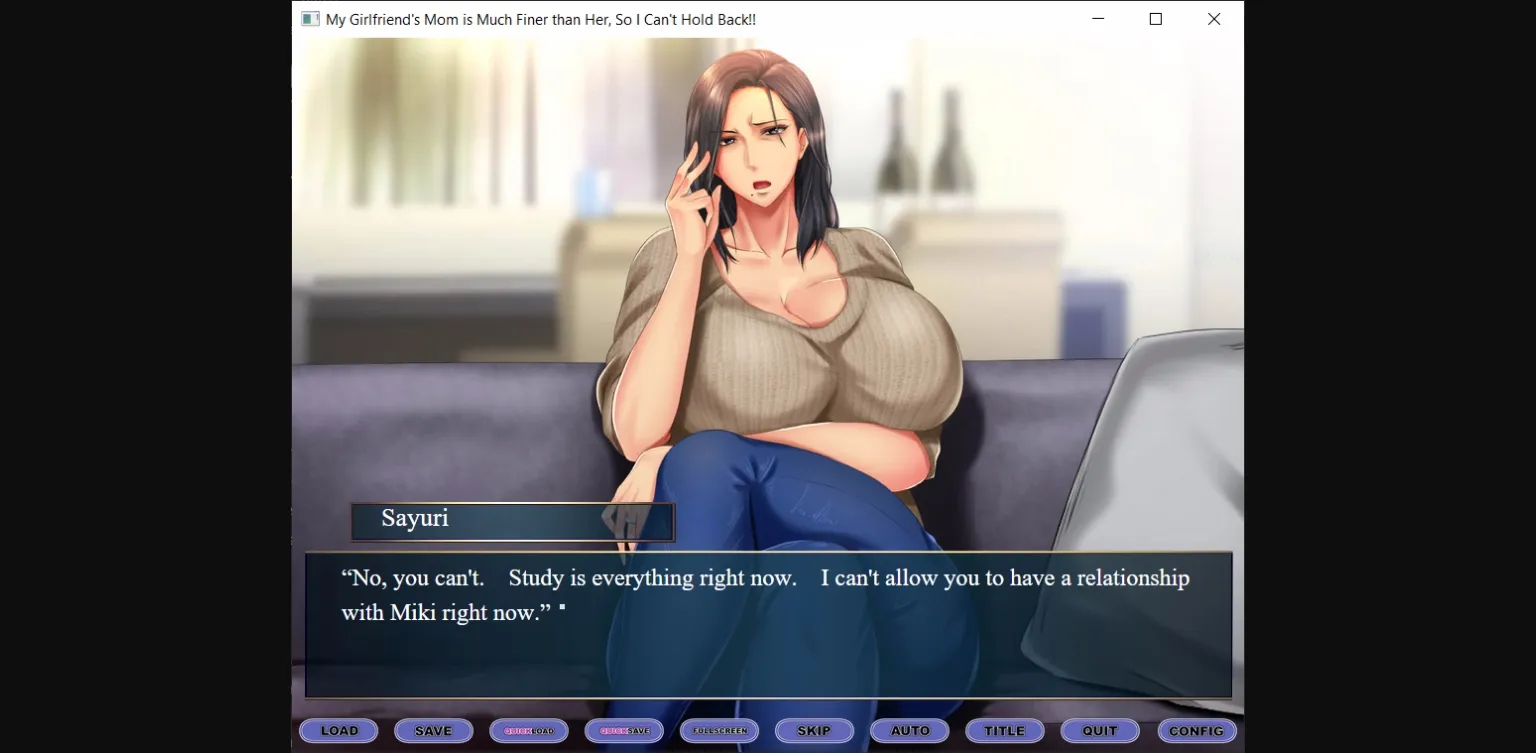
Task: Use the QUICKSAVE button
Action: pos(623,730)
